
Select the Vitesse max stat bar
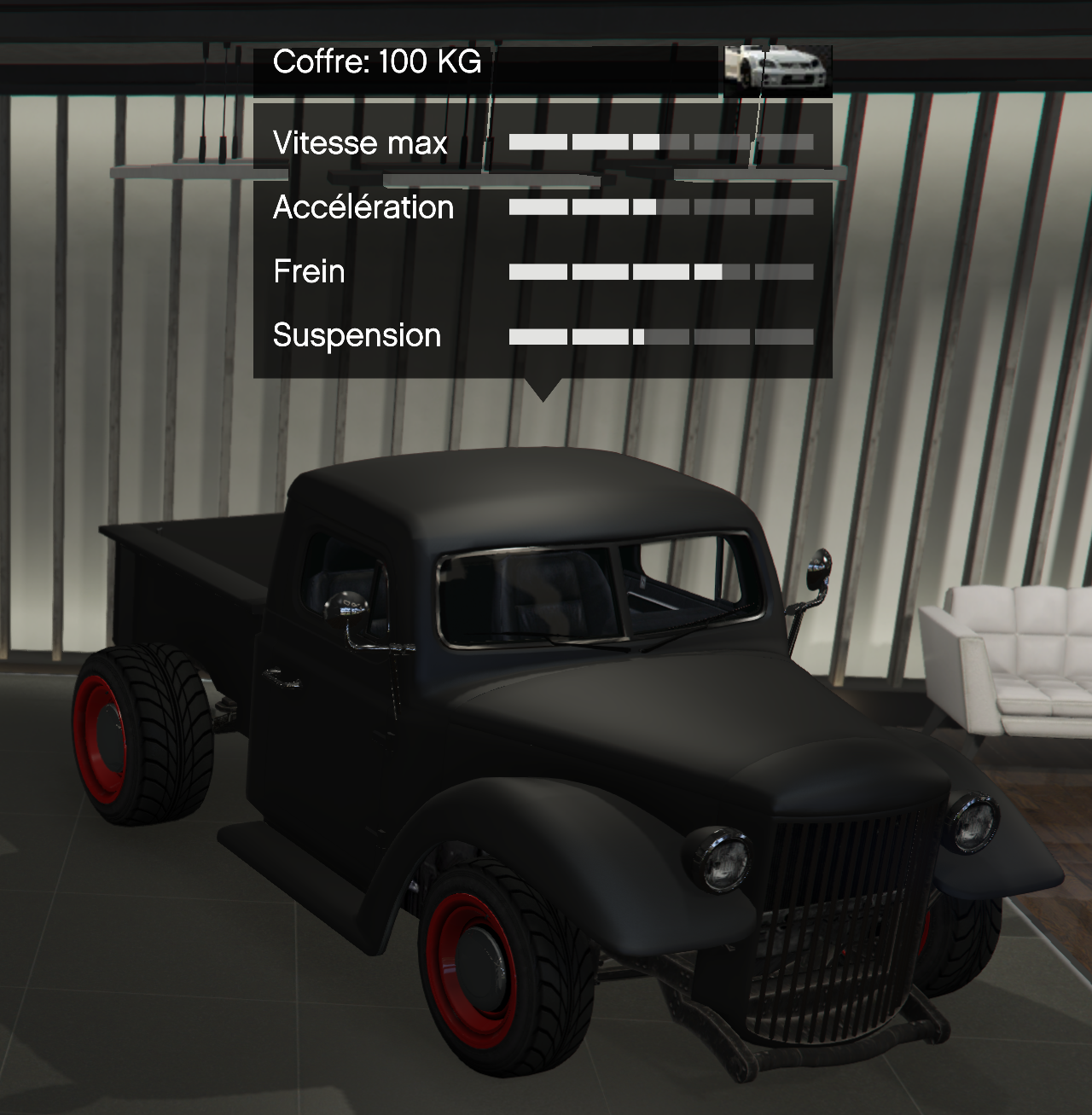(x=661, y=142)
